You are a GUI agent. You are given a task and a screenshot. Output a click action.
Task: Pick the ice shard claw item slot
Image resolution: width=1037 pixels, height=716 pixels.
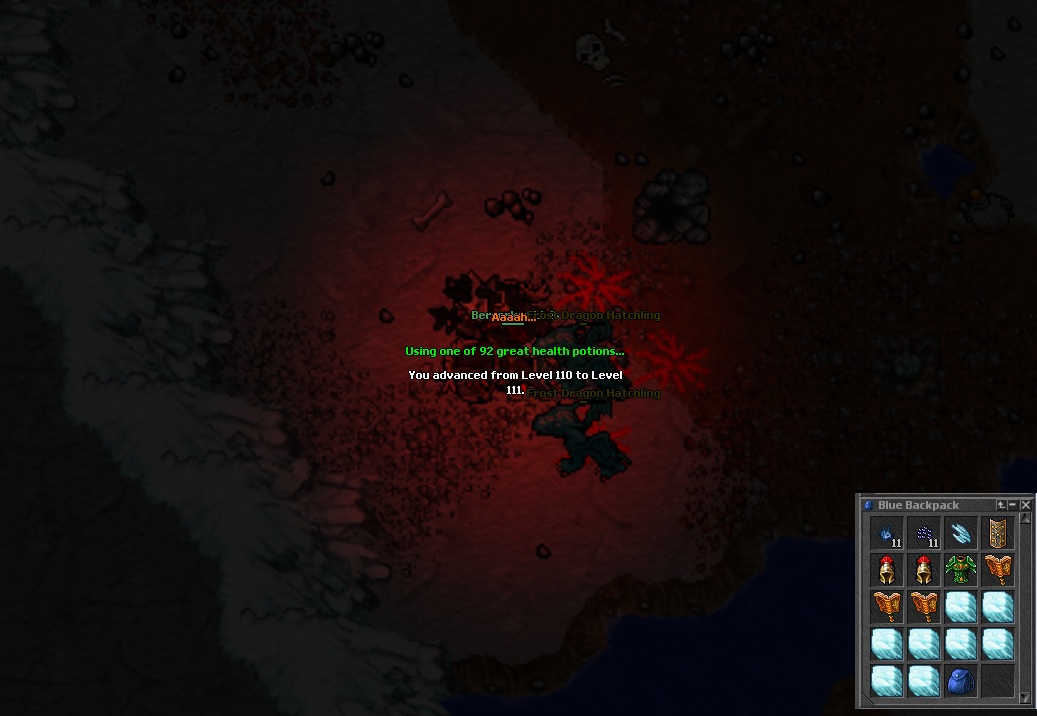(960, 533)
